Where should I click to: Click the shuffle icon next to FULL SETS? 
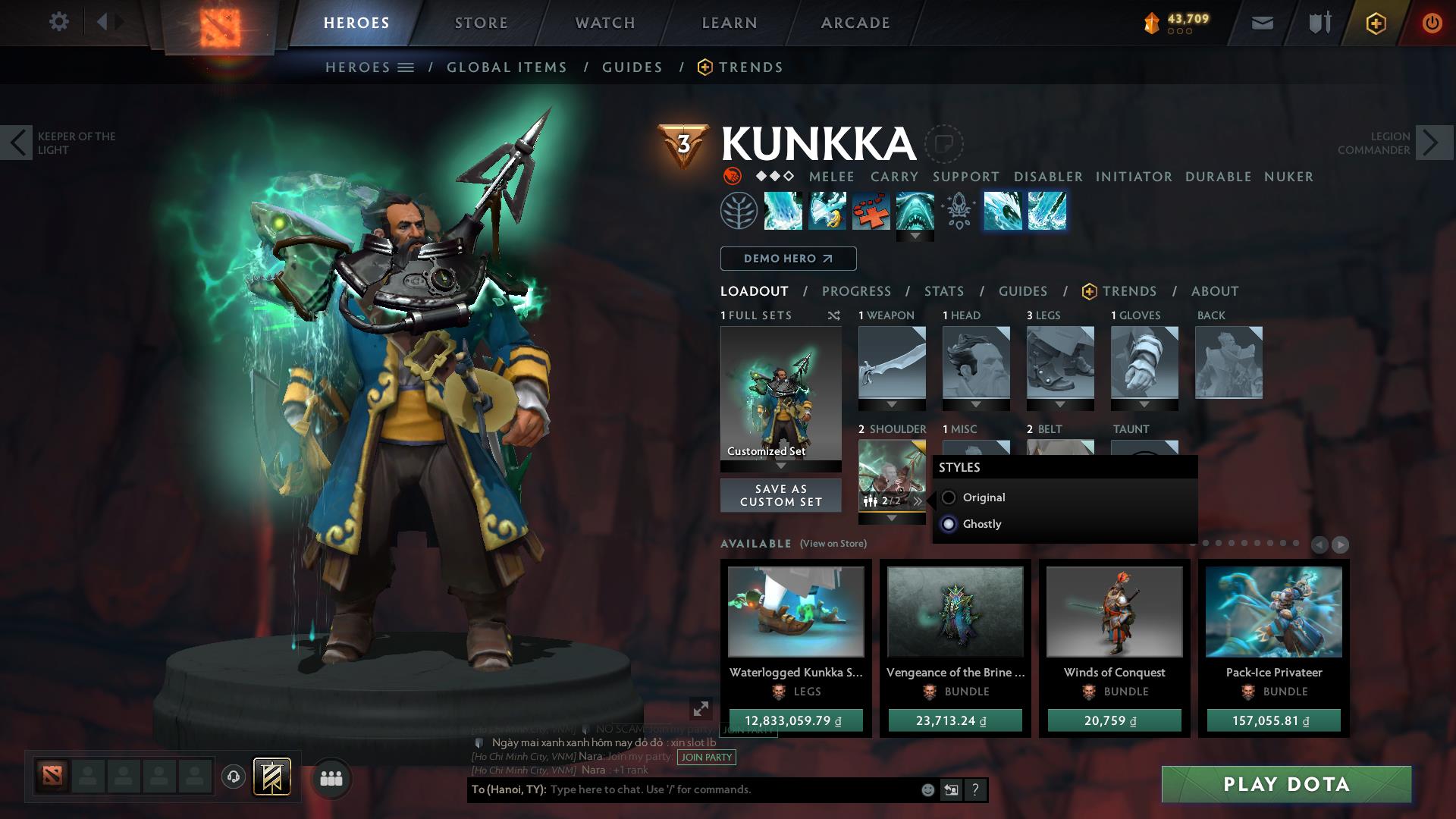(x=835, y=315)
